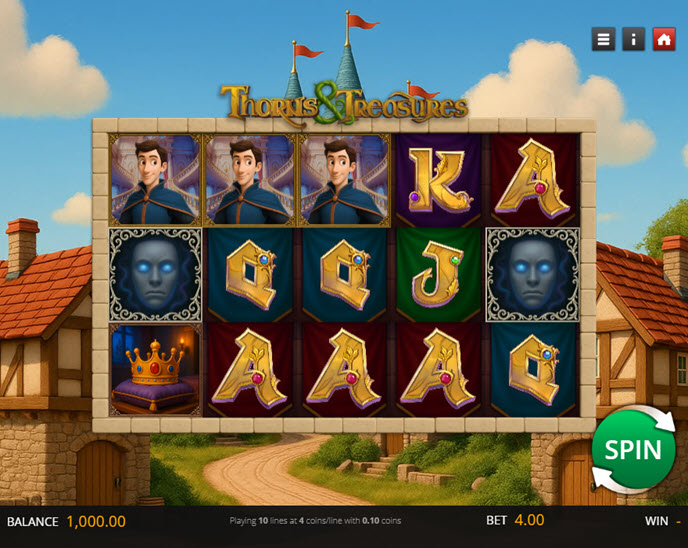The height and width of the screenshot is (548, 688).
Task: Spin the slot reels
Action: click(632, 449)
